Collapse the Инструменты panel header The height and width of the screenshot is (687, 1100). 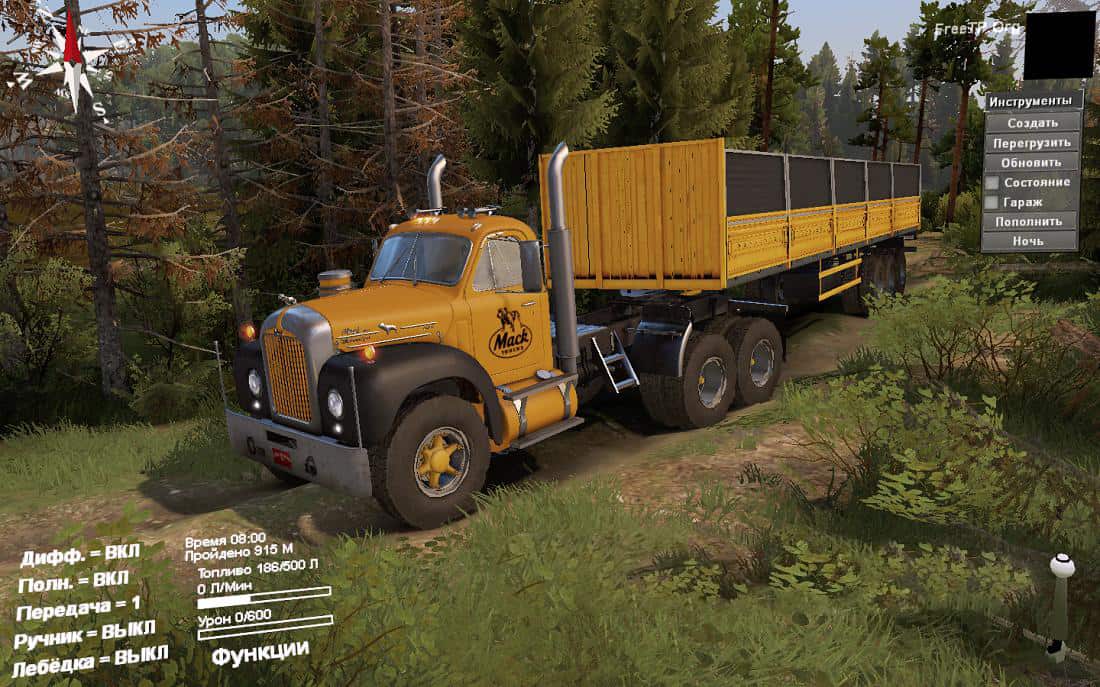coord(1032,101)
